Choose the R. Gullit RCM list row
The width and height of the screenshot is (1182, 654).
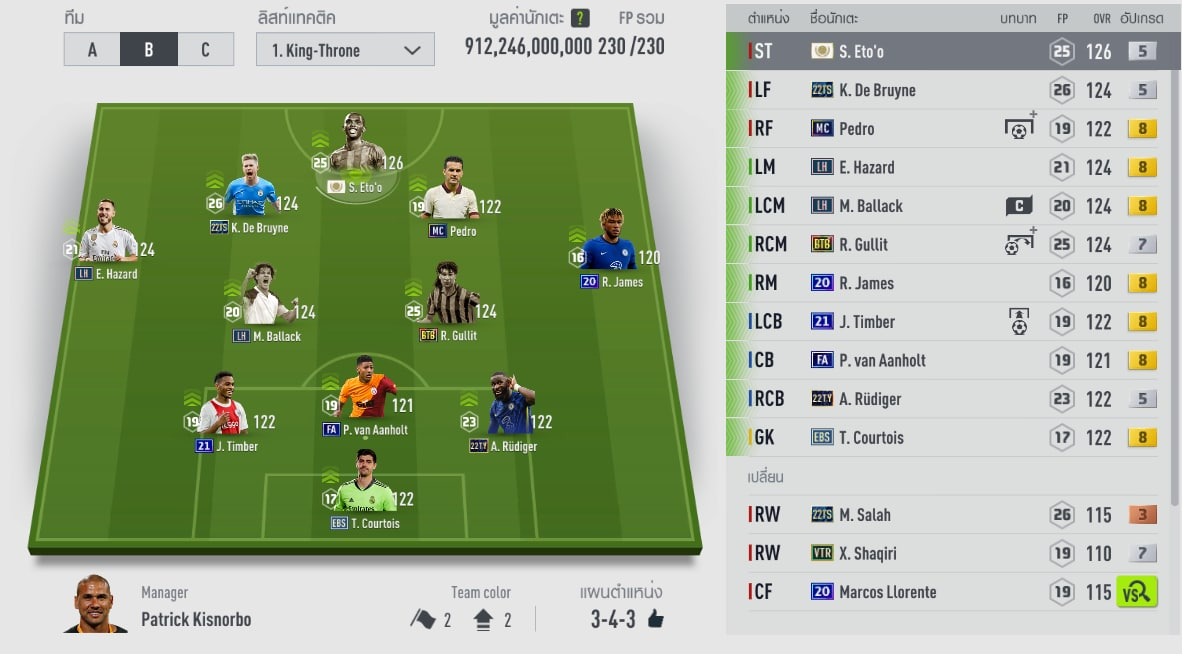(x=950, y=244)
